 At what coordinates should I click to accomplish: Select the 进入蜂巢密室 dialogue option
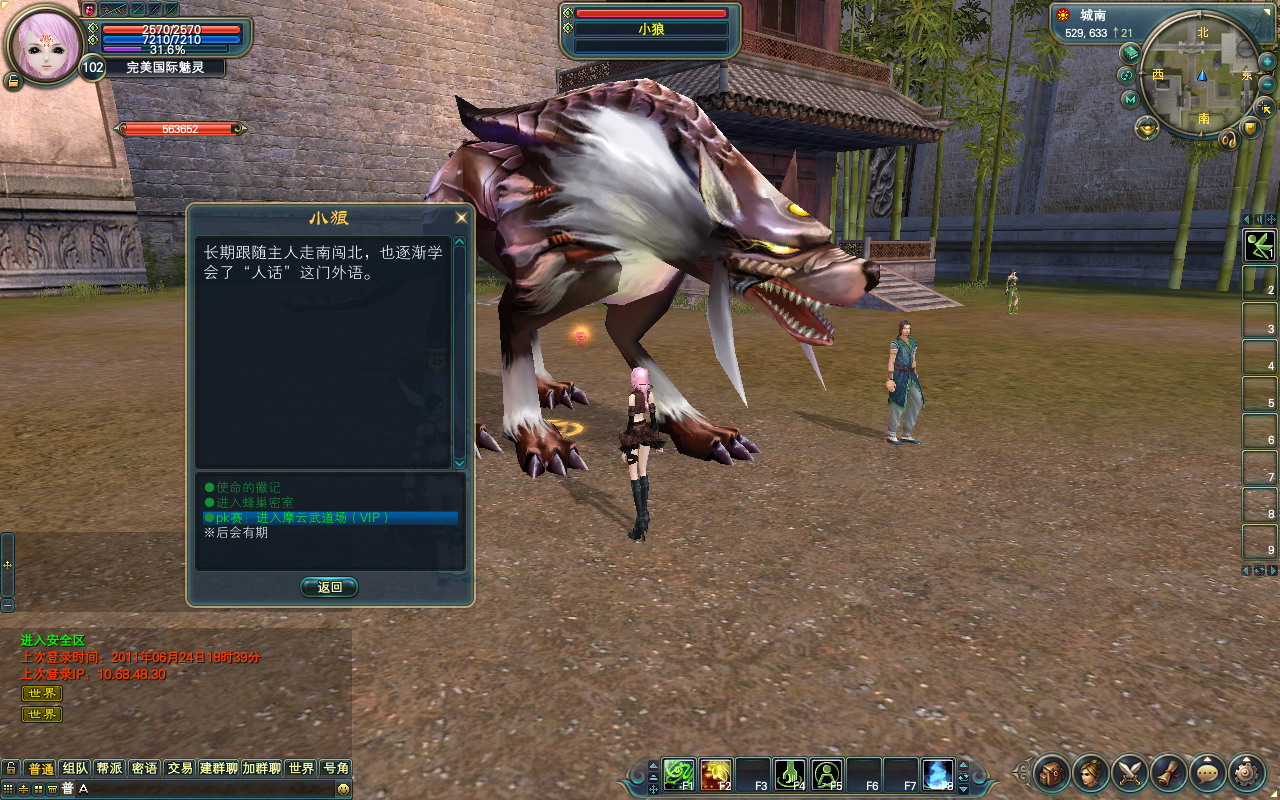[x=255, y=502]
